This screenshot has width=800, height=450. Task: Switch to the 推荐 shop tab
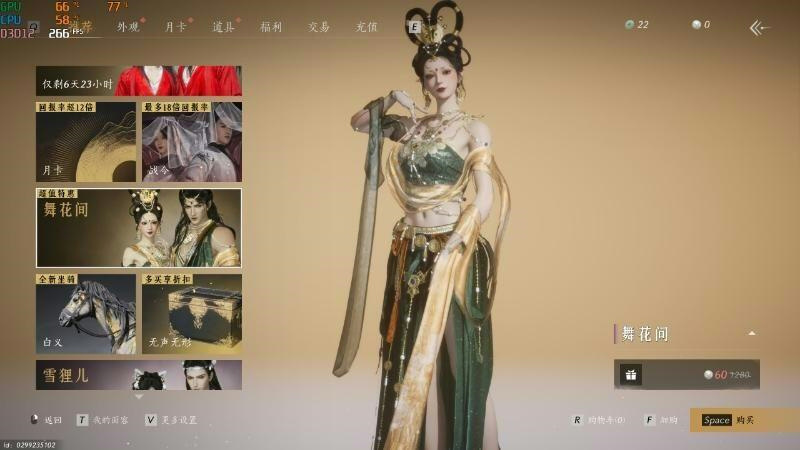(x=88, y=27)
